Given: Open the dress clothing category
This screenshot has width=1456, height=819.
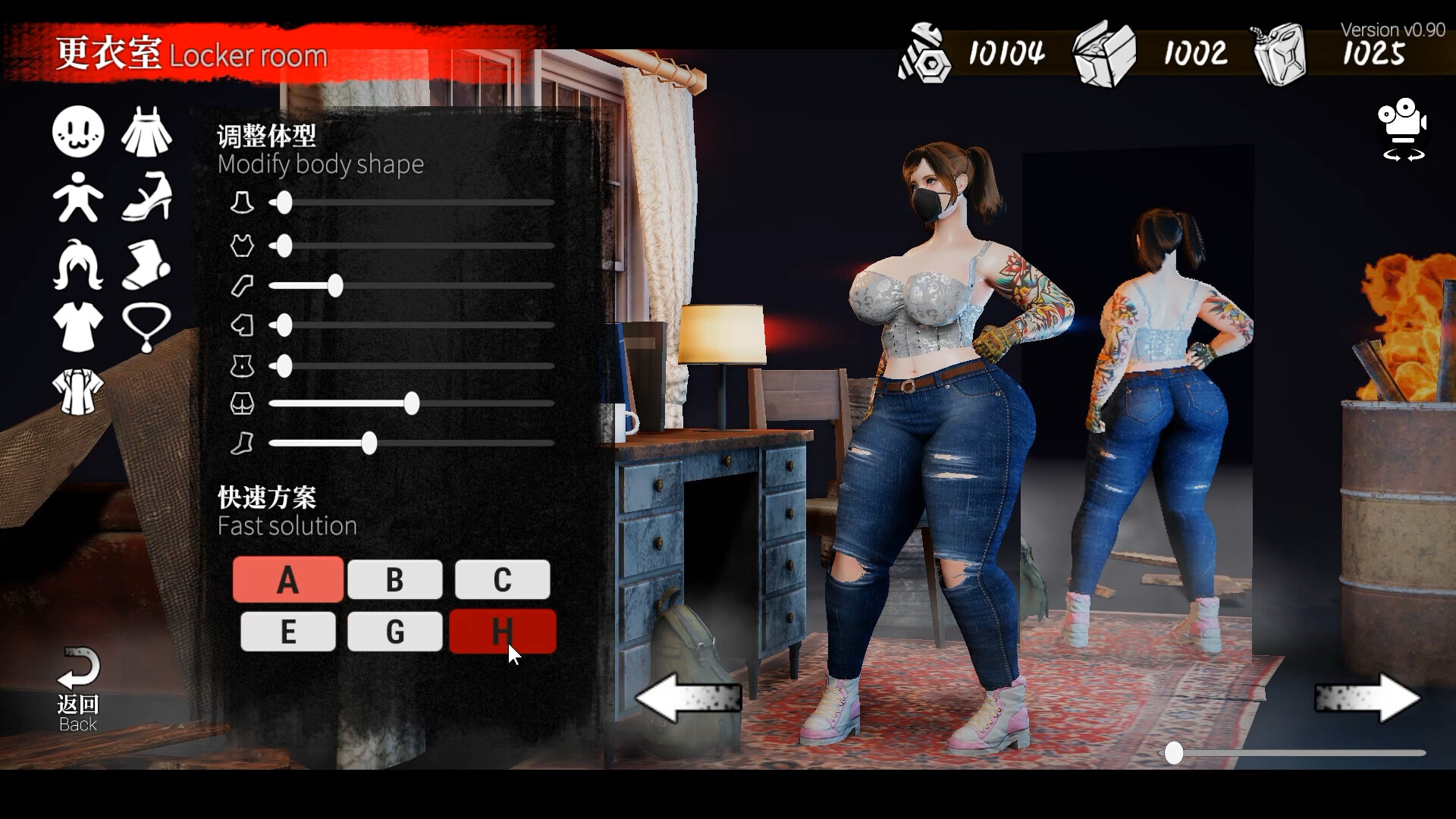Looking at the screenshot, I should pos(147,131).
